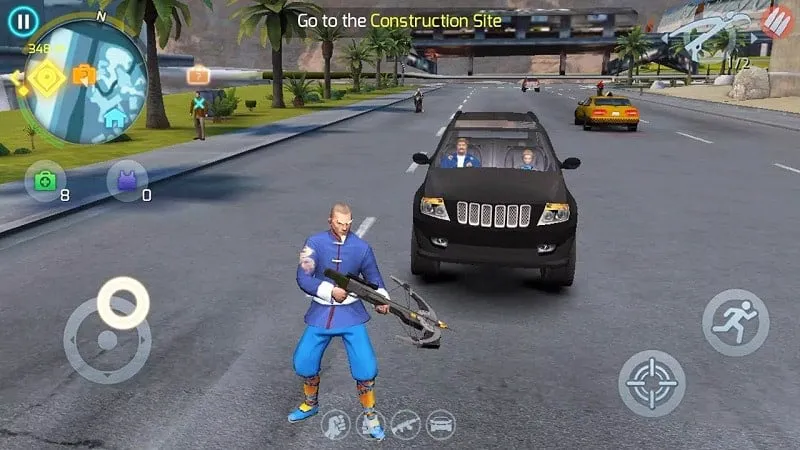Tap the crossbow weapon selector icon
The image size is (800, 450).
(710, 40)
